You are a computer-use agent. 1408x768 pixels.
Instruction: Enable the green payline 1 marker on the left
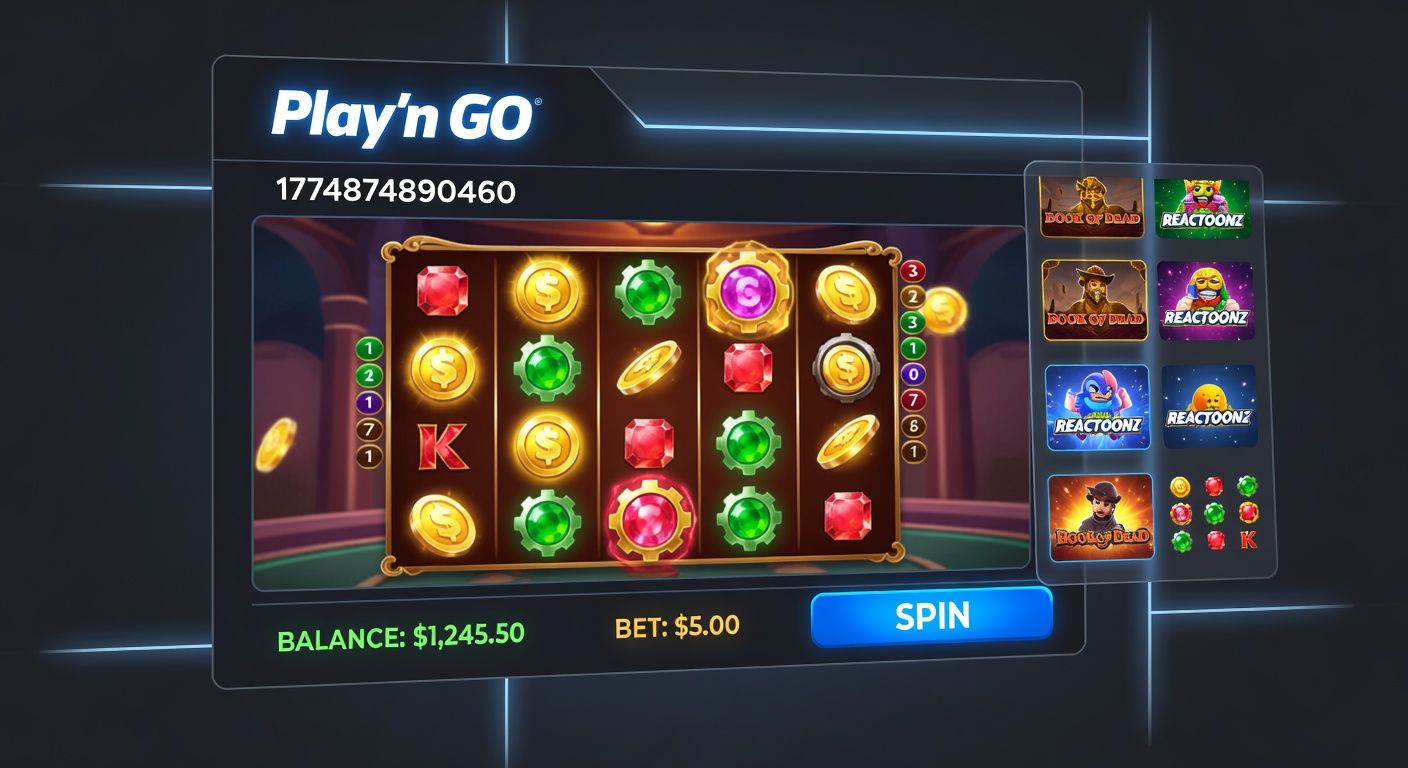368,349
